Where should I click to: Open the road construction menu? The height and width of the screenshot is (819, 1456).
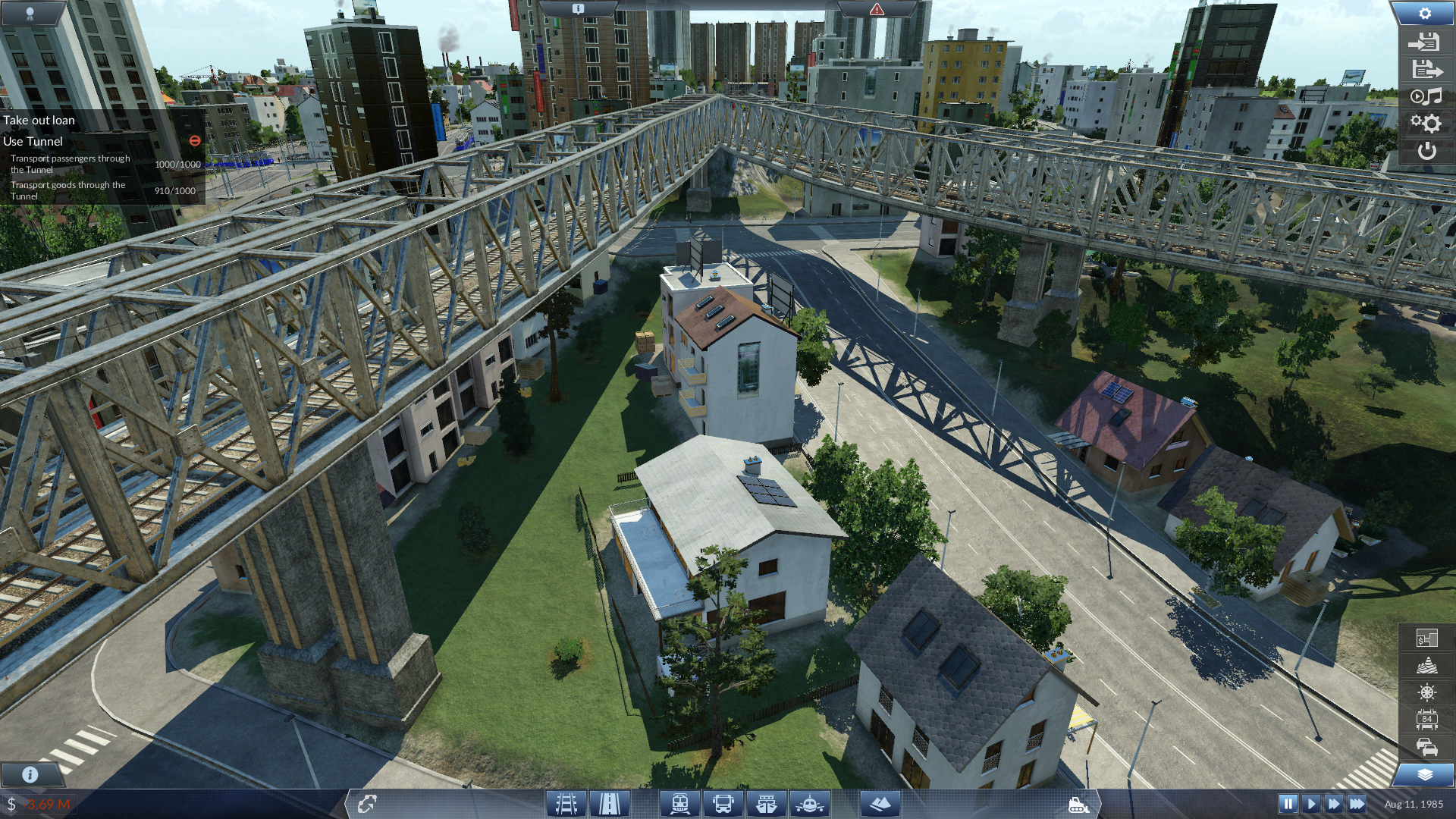(610, 803)
